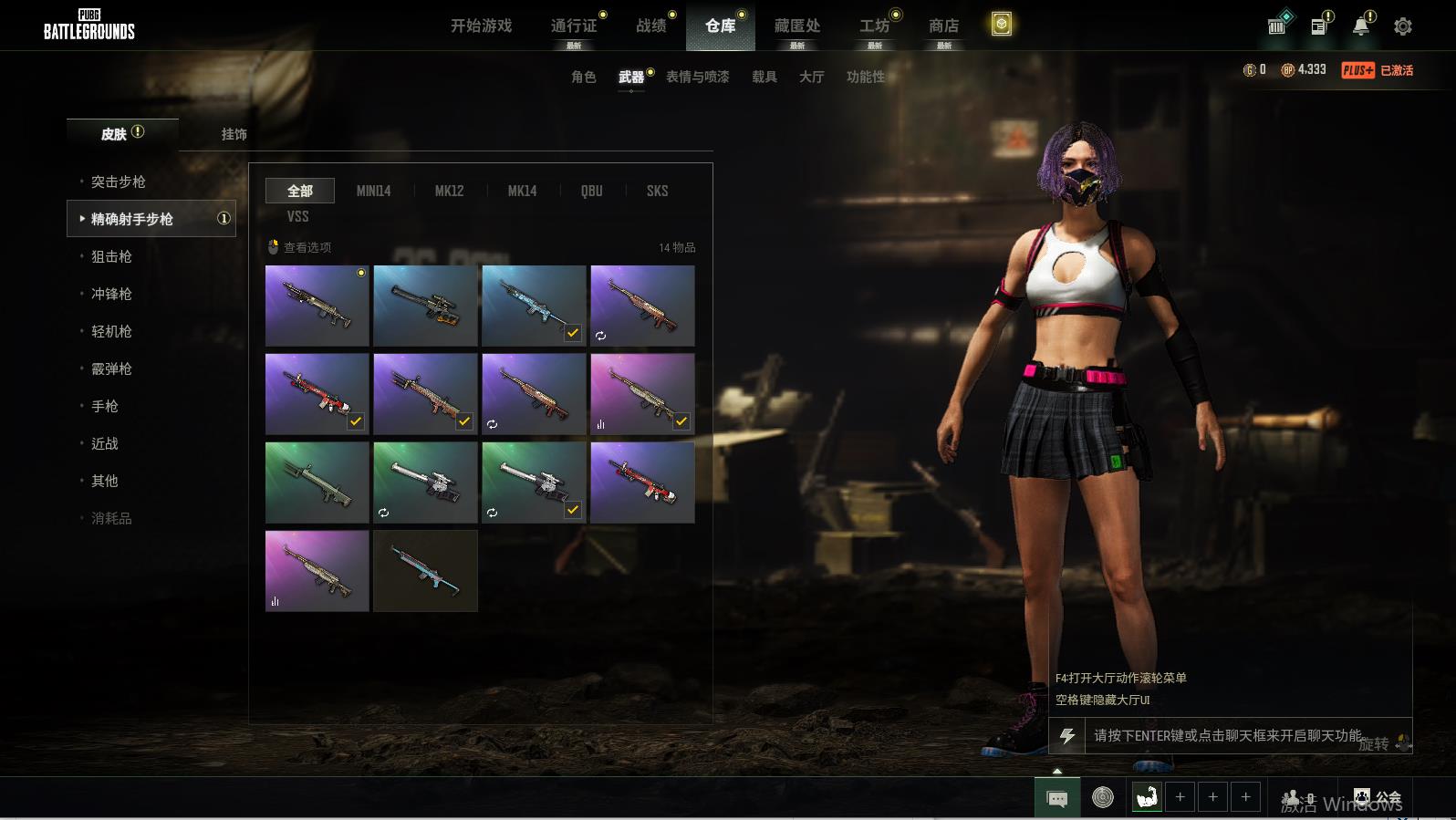Choose the 狙击枪 sniper rifle category
This screenshot has width=1456, height=820.
pyautogui.click(x=111, y=256)
